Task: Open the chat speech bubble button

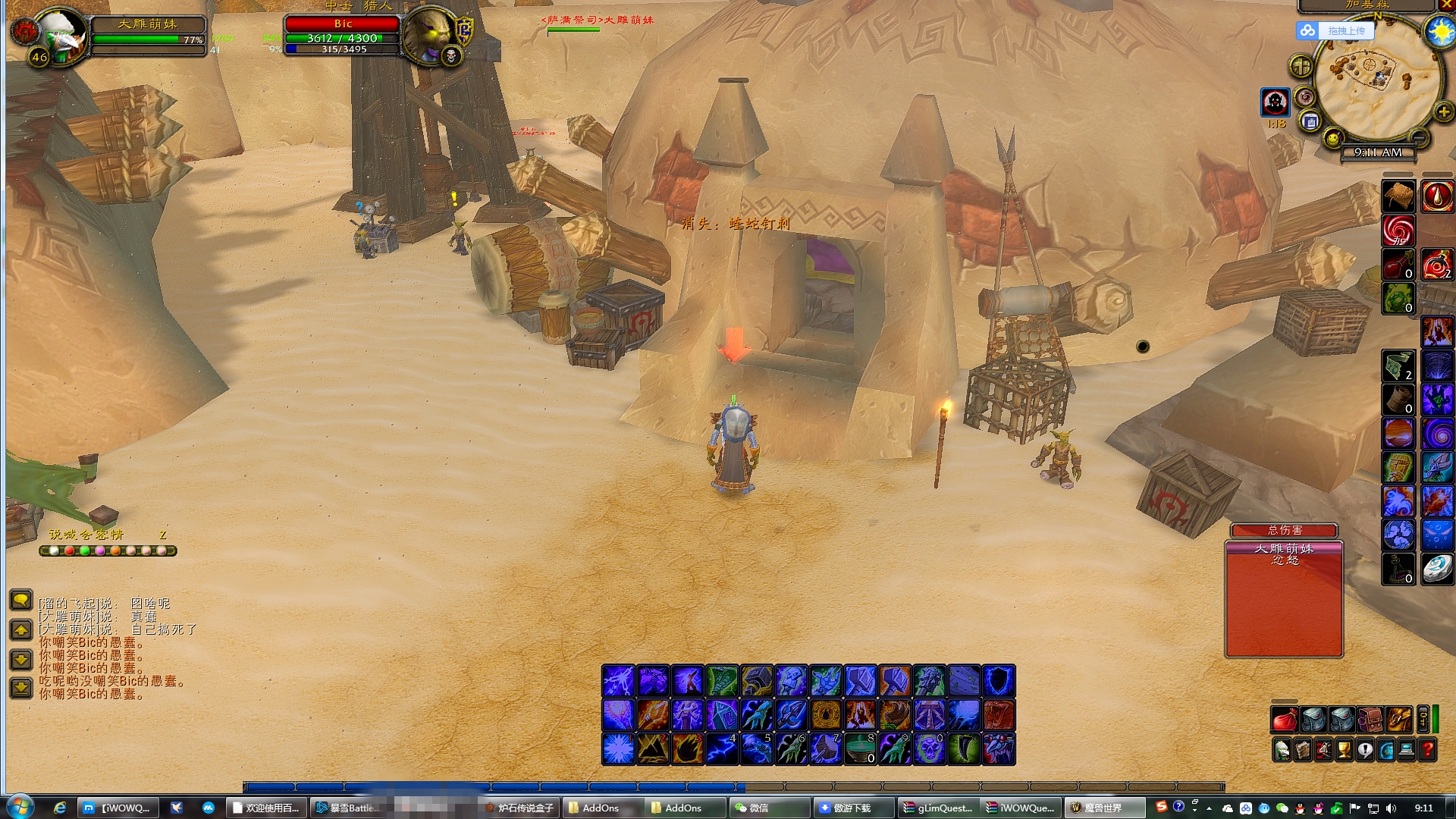Action: tap(21, 601)
